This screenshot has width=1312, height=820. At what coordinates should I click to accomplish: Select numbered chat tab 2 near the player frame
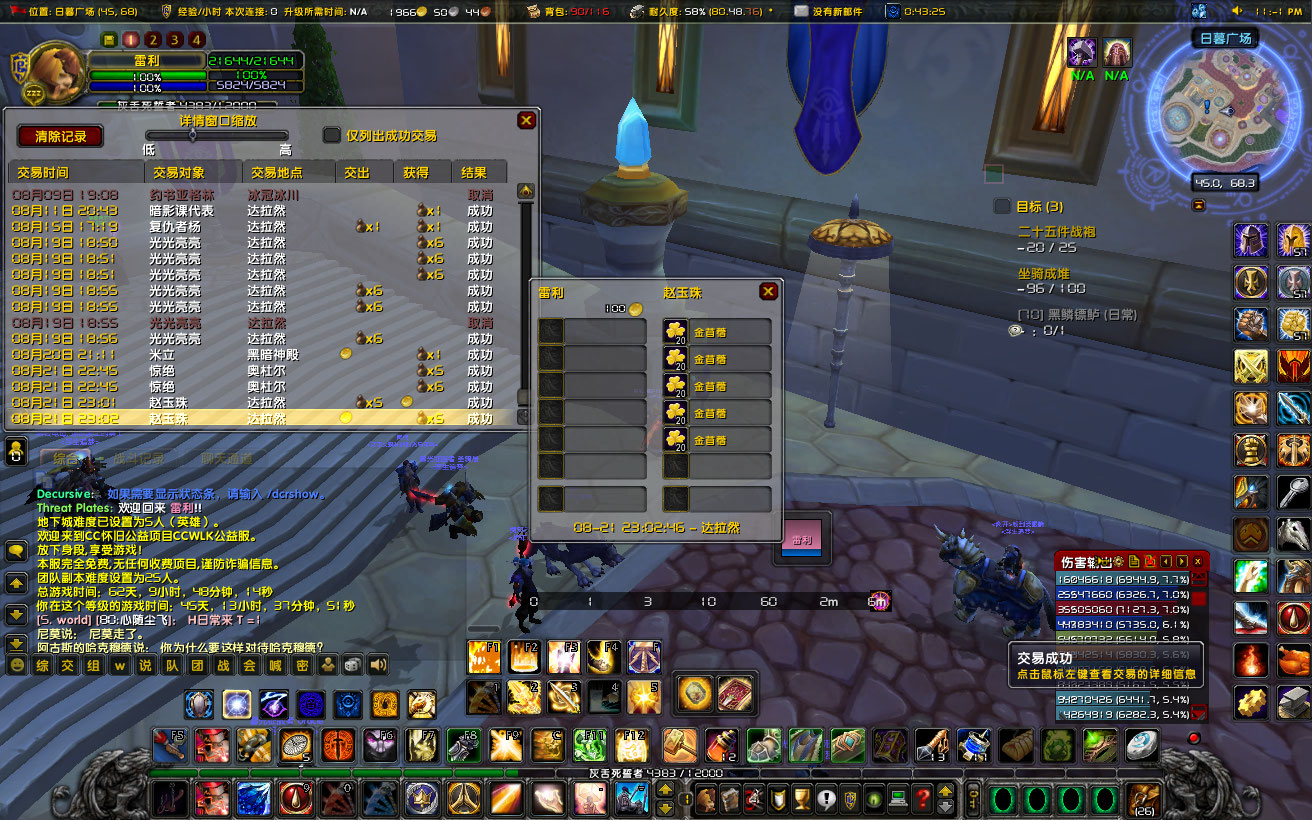tap(152, 40)
